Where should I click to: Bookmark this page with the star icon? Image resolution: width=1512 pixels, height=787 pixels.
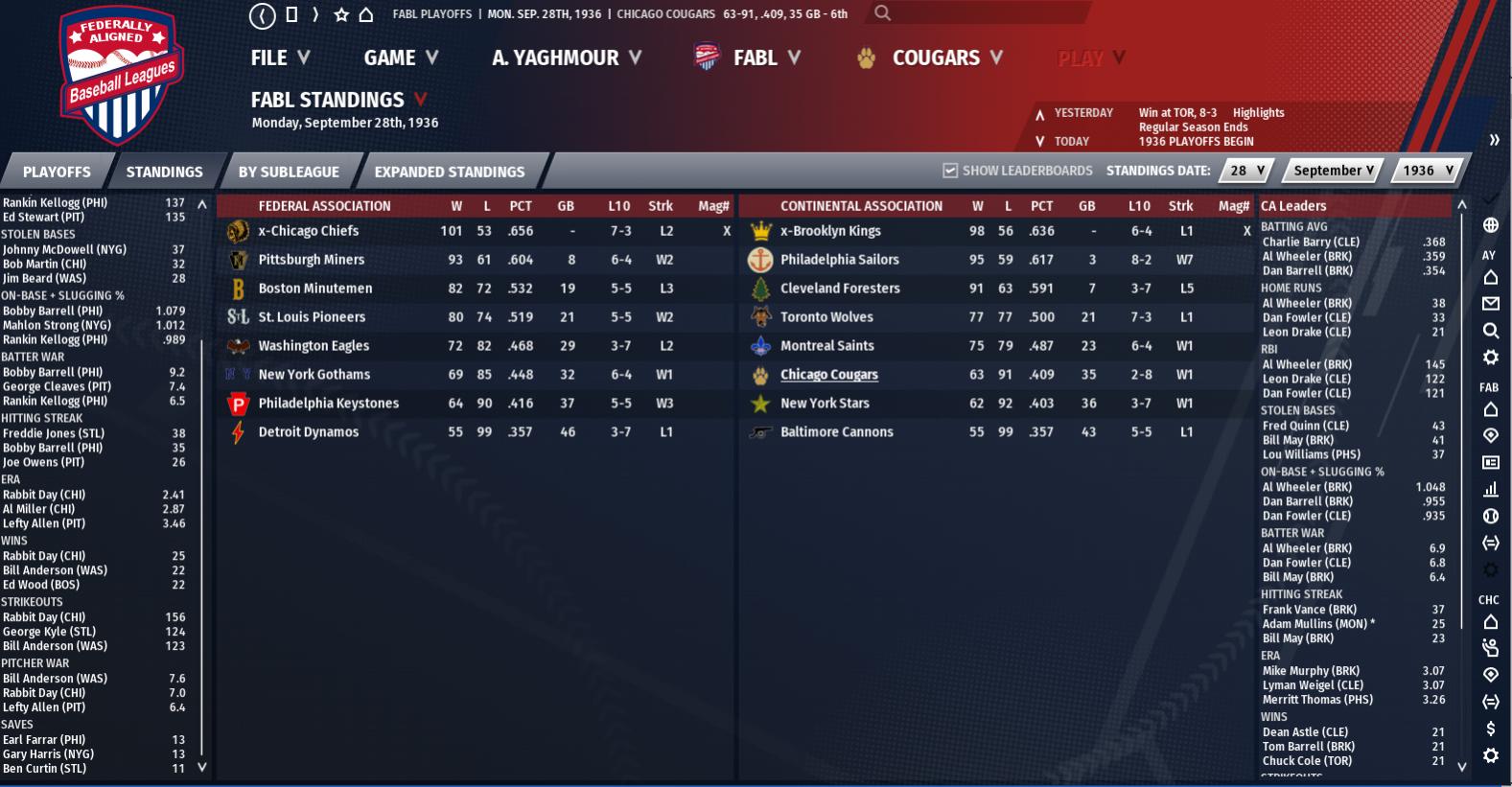click(x=341, y=15)
